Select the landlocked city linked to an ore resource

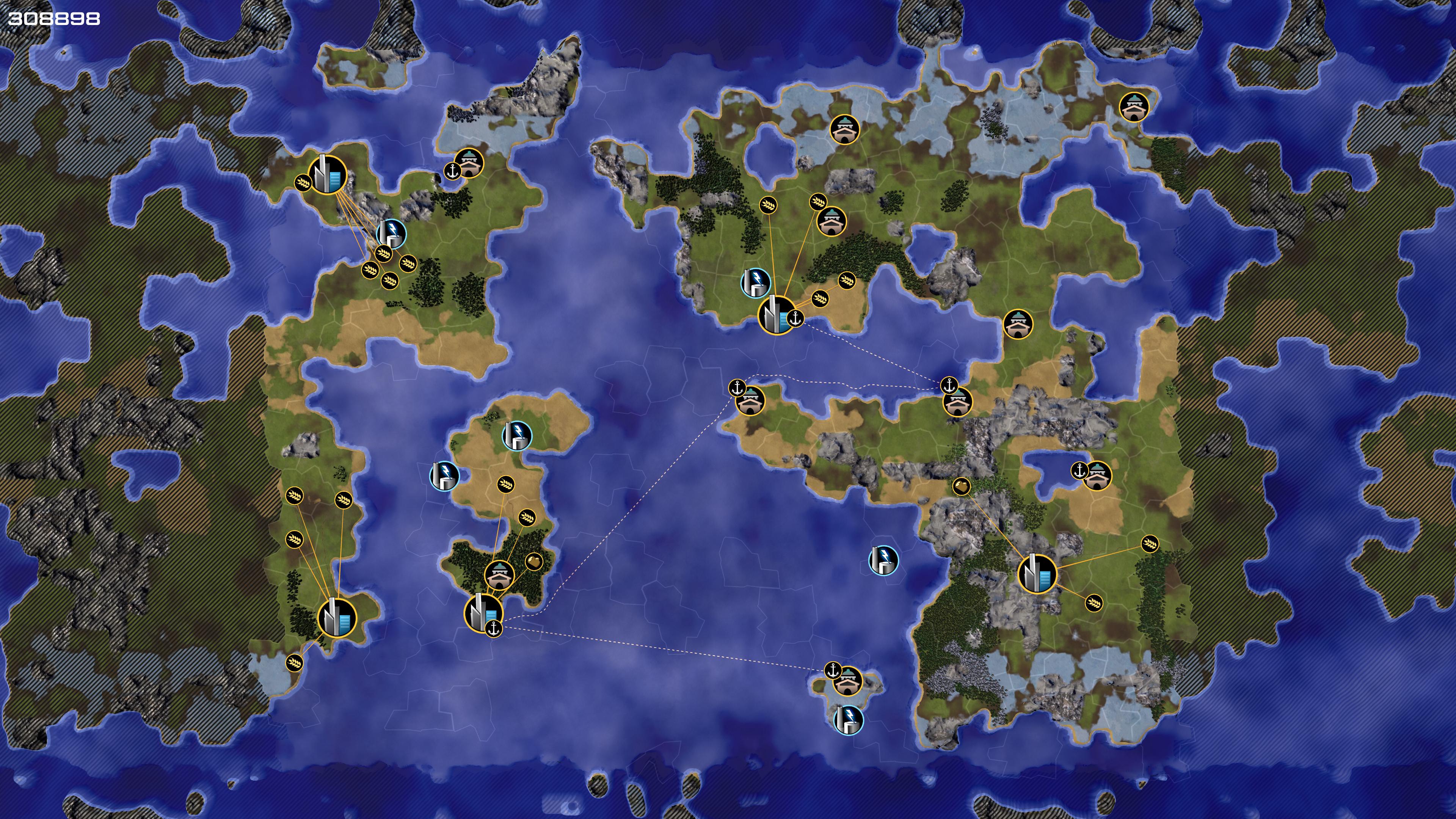(x=1037, y=574)
